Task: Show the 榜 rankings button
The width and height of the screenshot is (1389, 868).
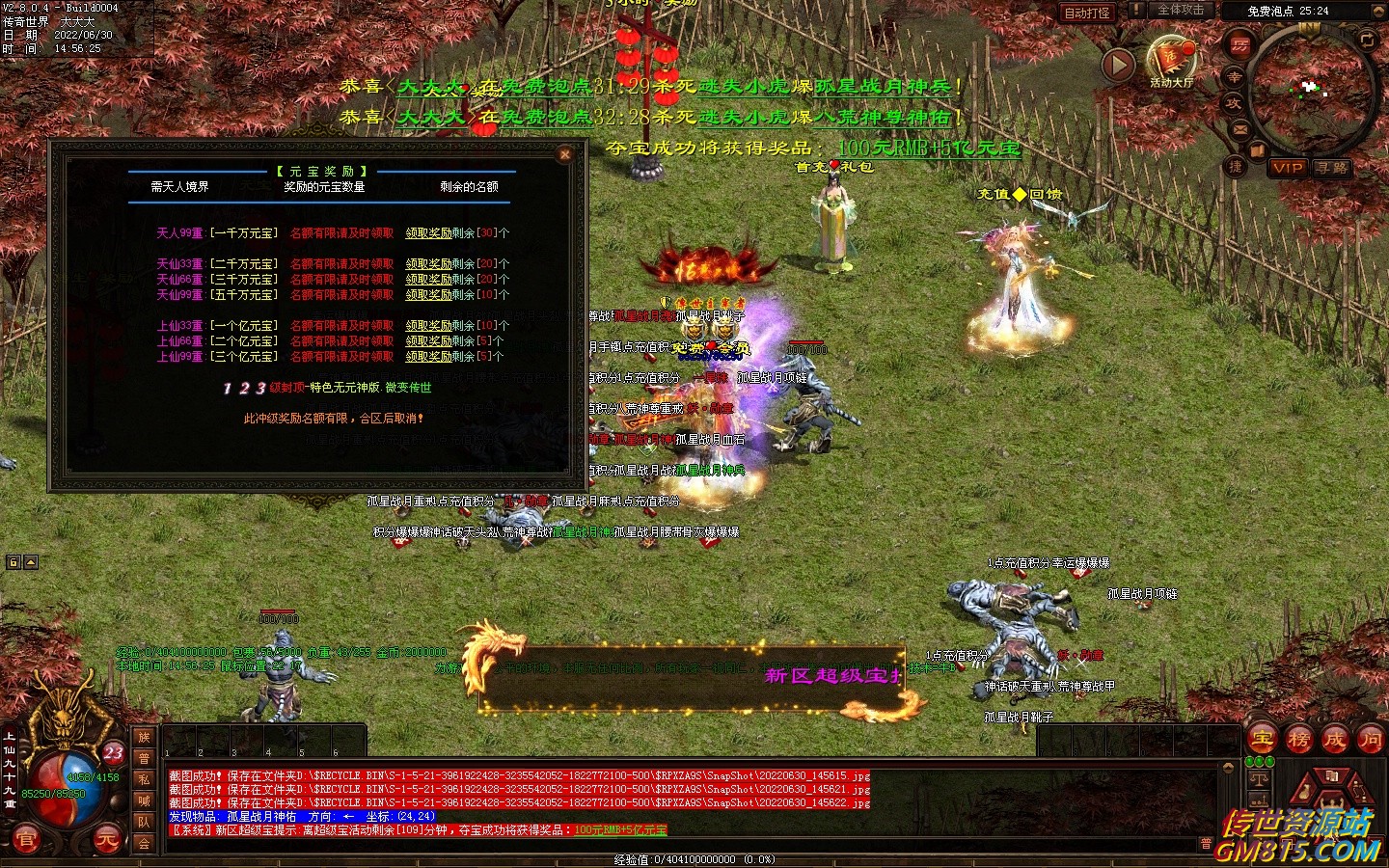Action: [1298, 741]
